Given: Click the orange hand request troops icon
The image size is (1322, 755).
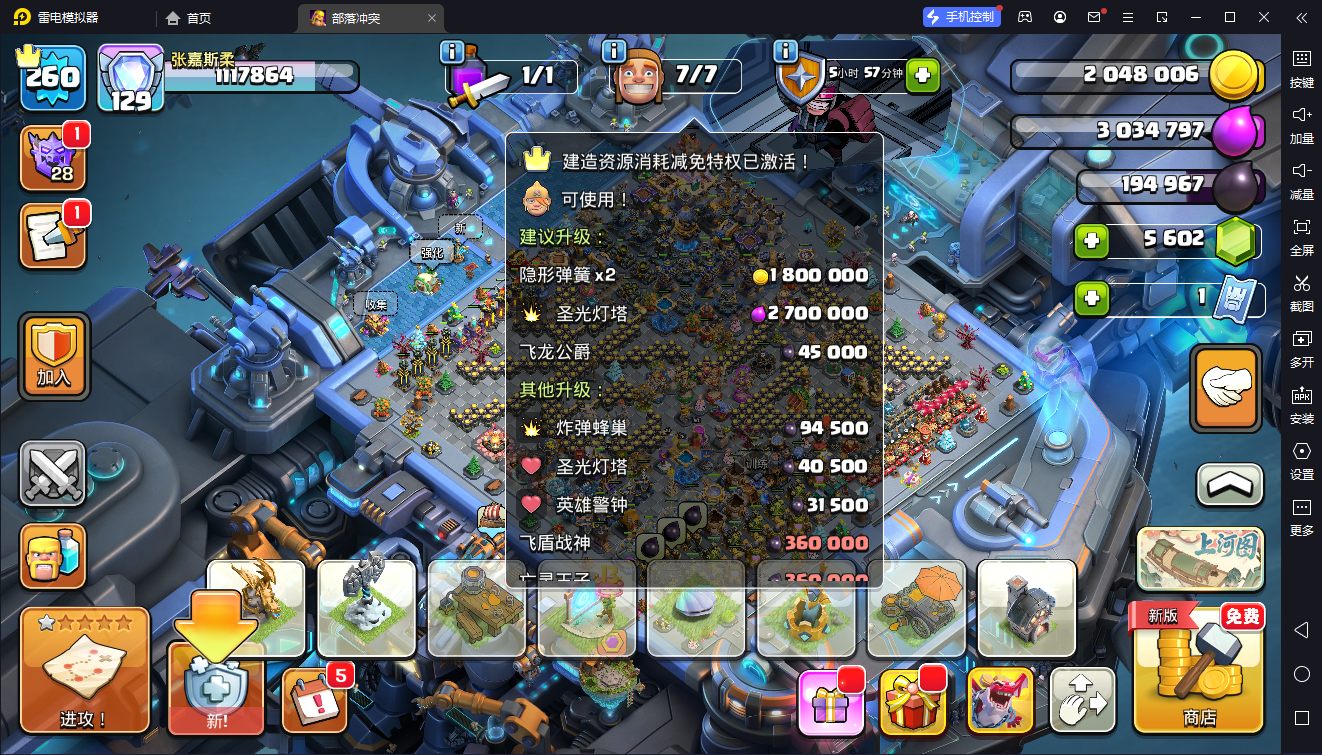Looking at the screenshot, I should pos(1226,388).
